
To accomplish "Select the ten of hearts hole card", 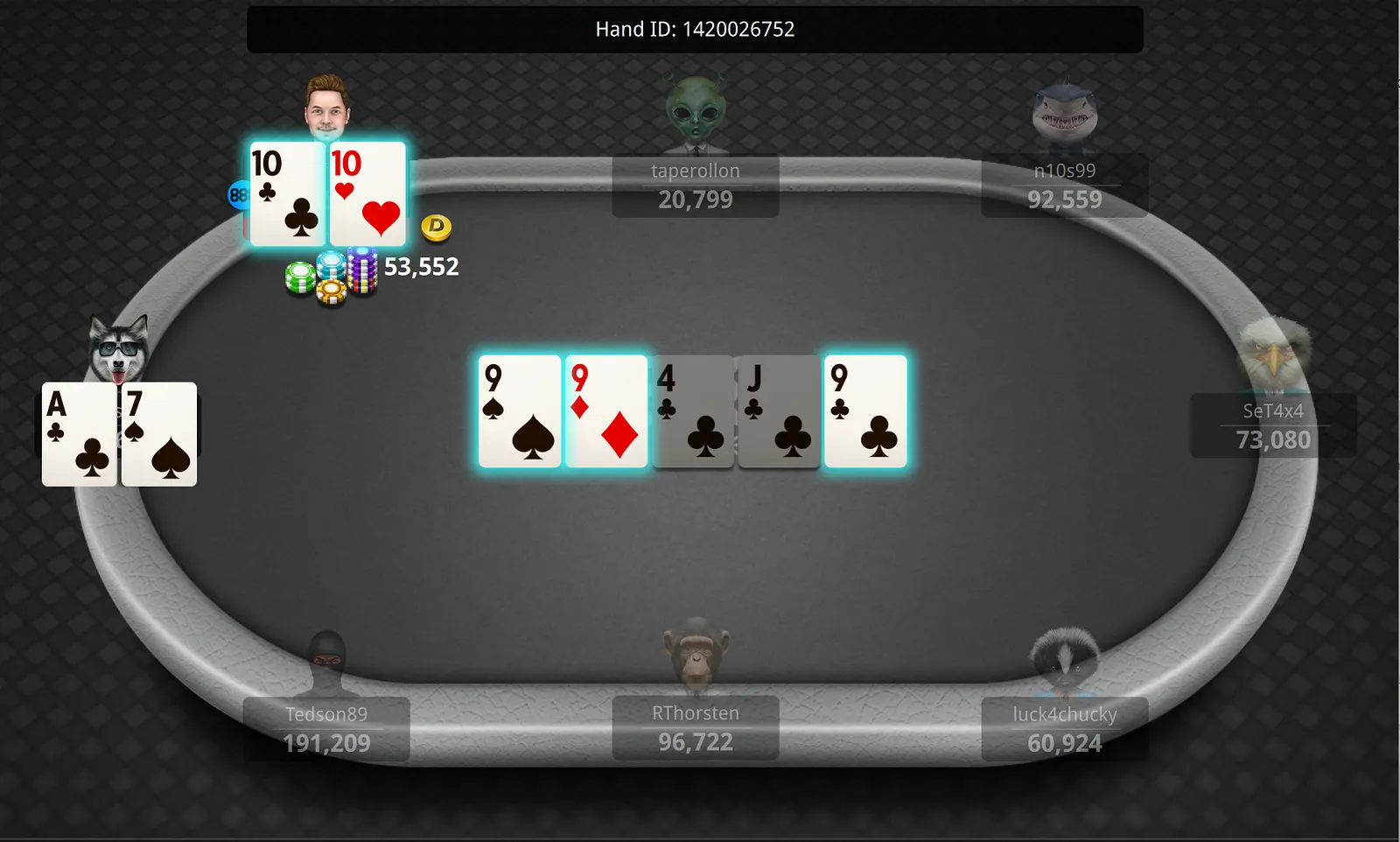I will [x=367, y=193].
